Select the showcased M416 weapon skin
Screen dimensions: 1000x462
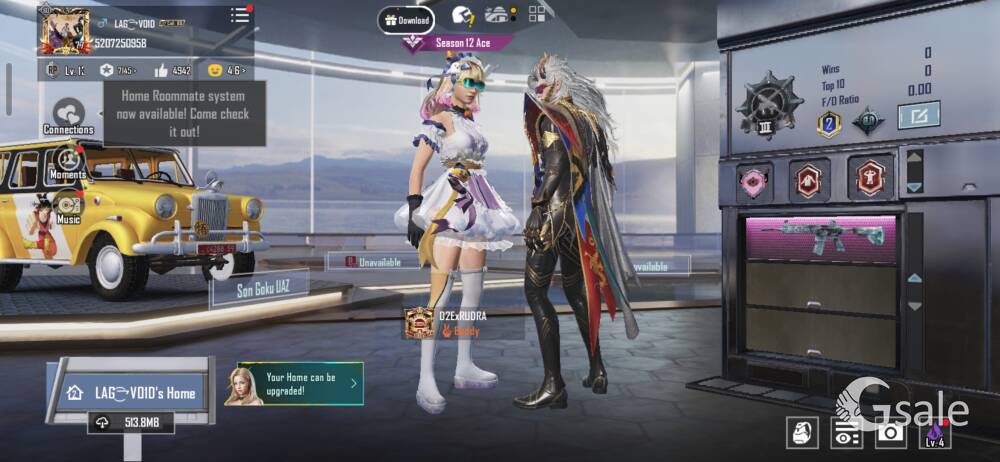(x=820, y=237)
